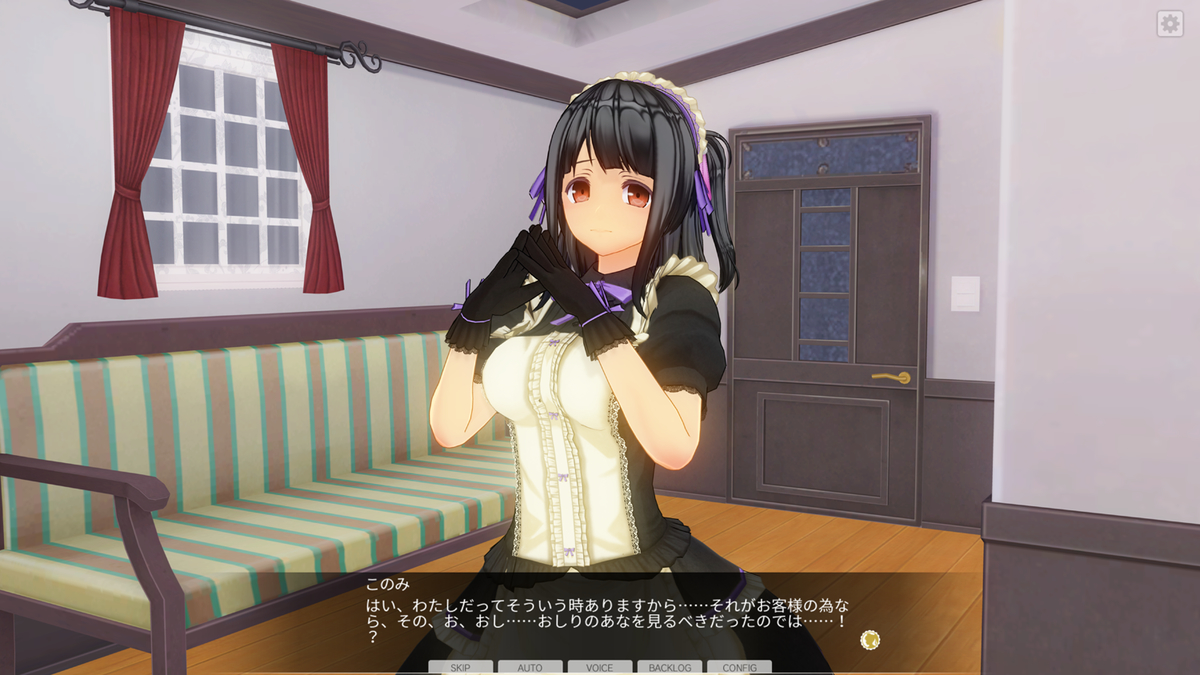Enable AUTO text advance
Screen dimensions: 1200x675
tap(530, 667)
